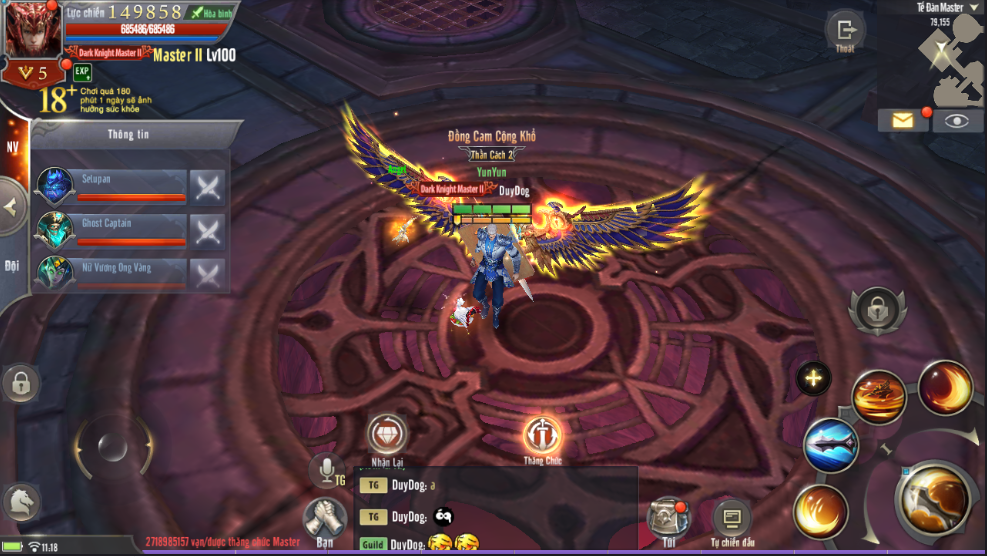Viewport: 987px width, 557px height.
Task: Tap the Thăng Chức promotion icon
Action: (542, 435)
